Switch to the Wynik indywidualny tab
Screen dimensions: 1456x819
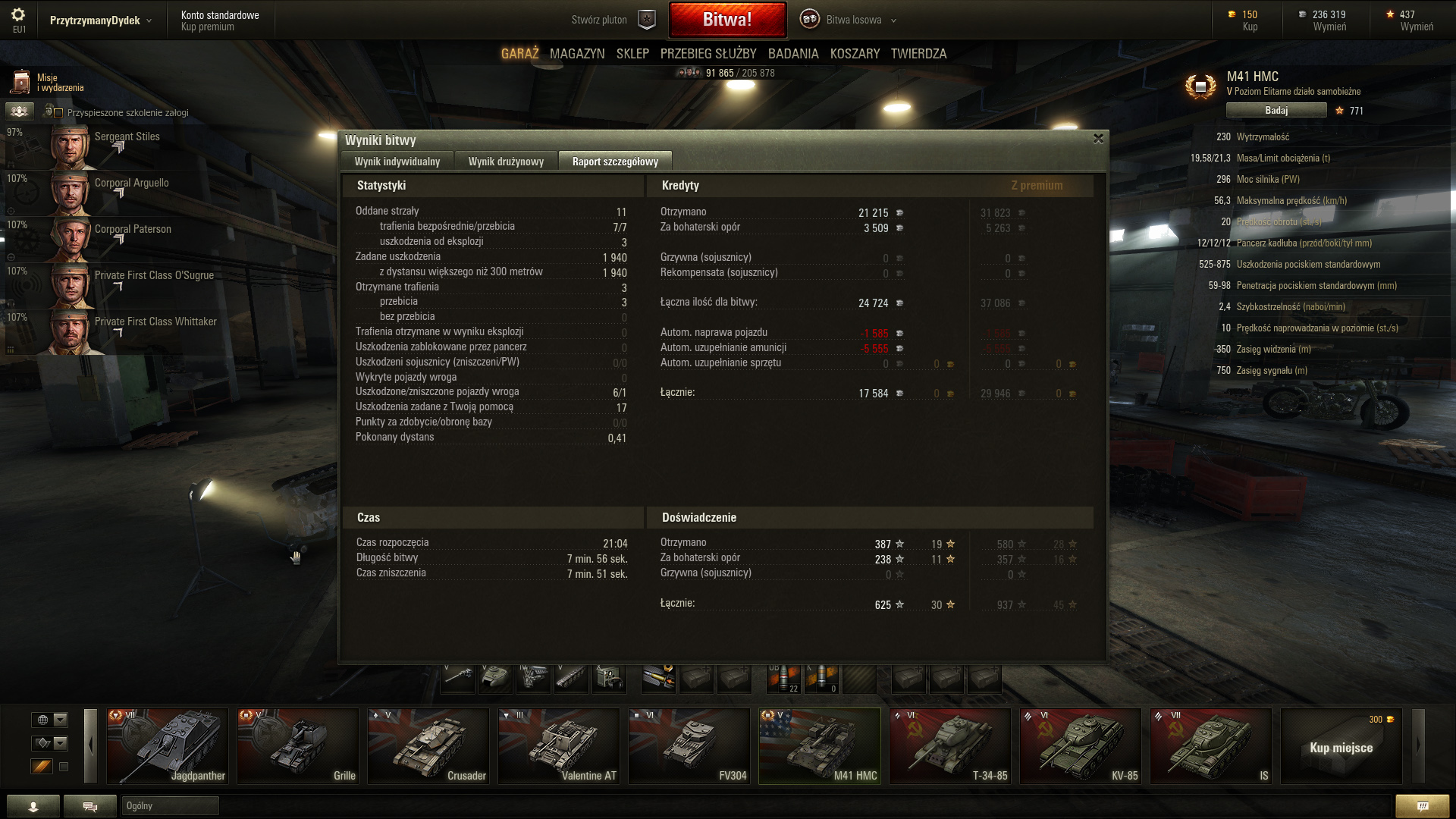coord(397,162)
